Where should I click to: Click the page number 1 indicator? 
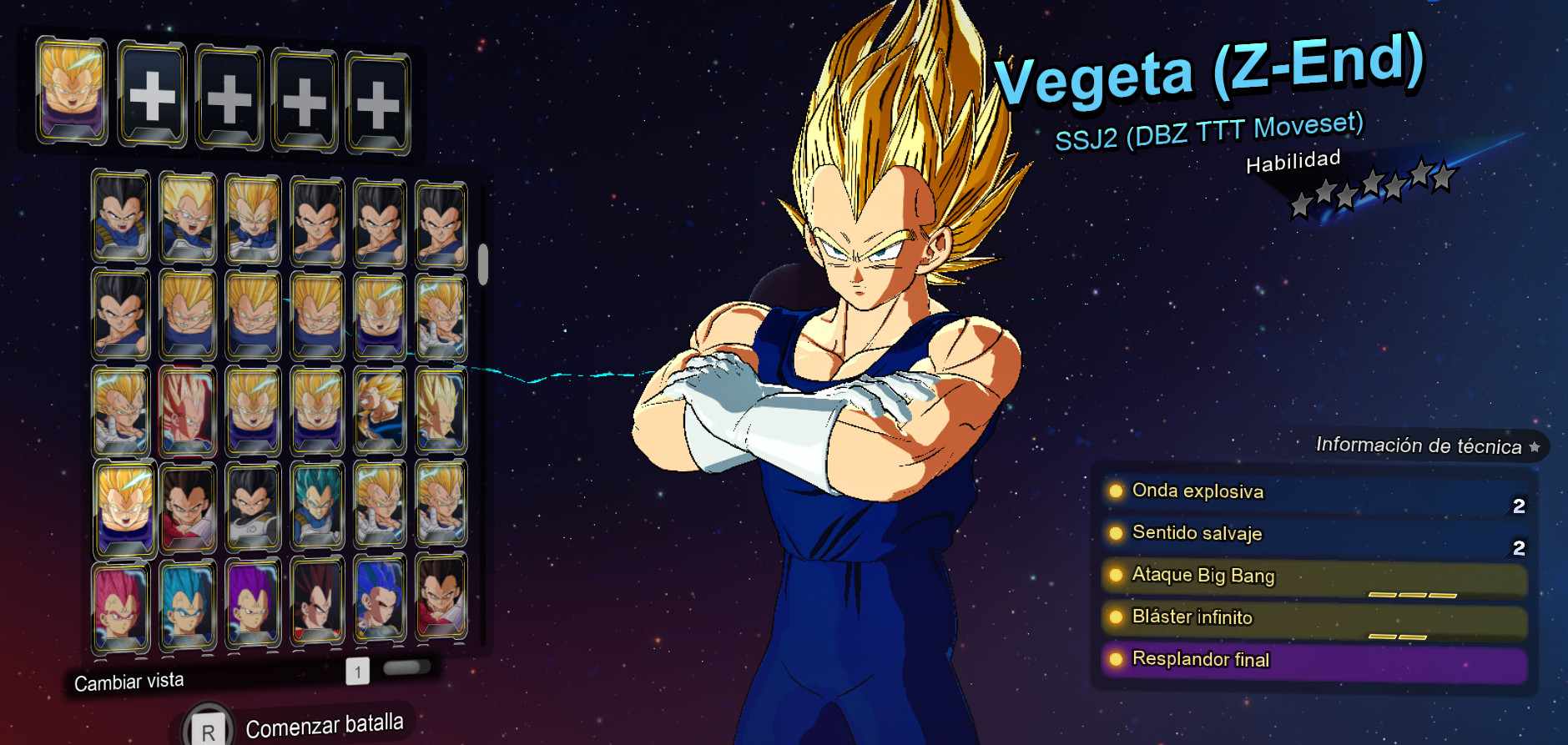[x=357, y=672]
